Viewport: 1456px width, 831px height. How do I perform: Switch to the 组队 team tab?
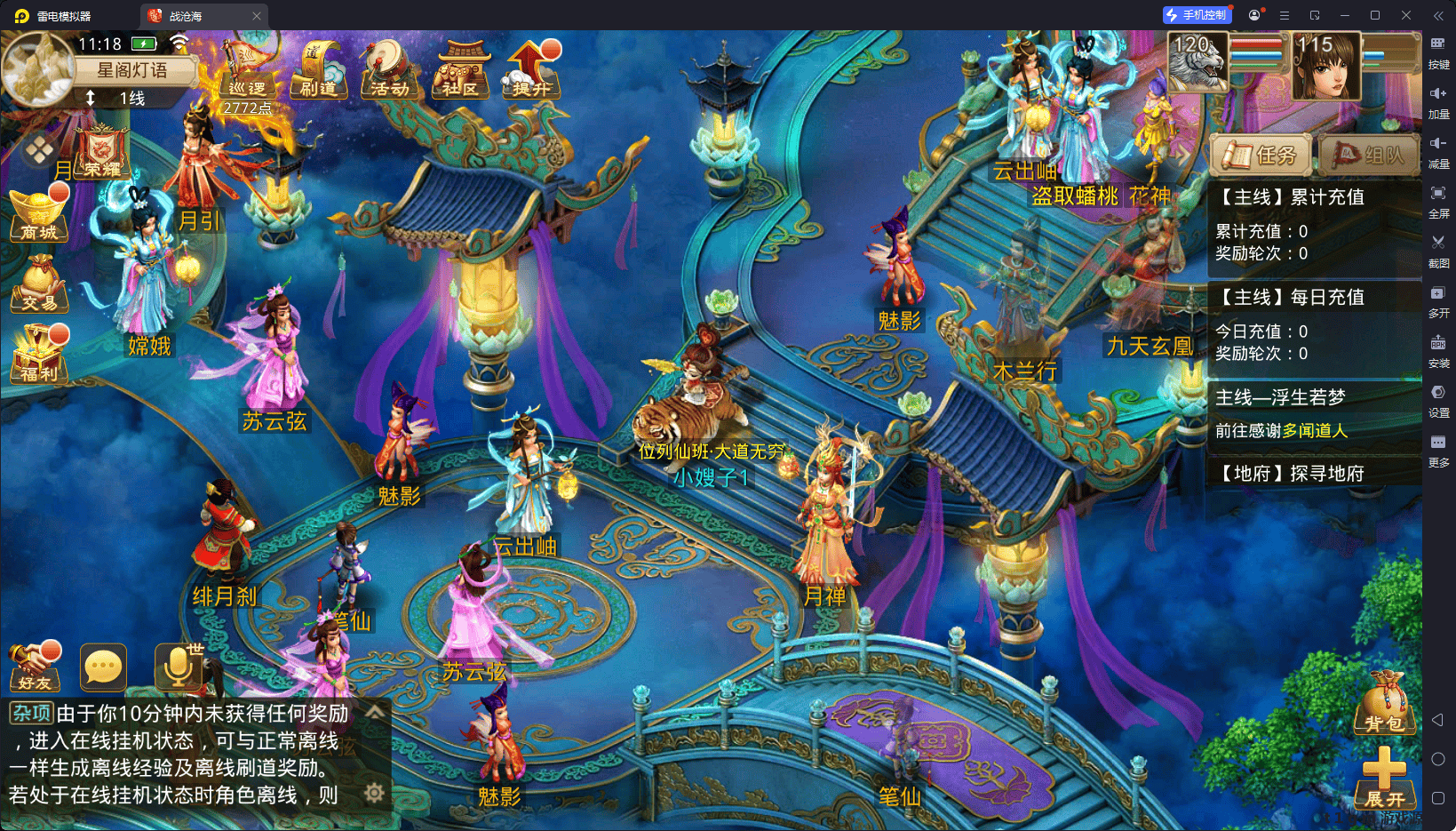[1369, 156]
